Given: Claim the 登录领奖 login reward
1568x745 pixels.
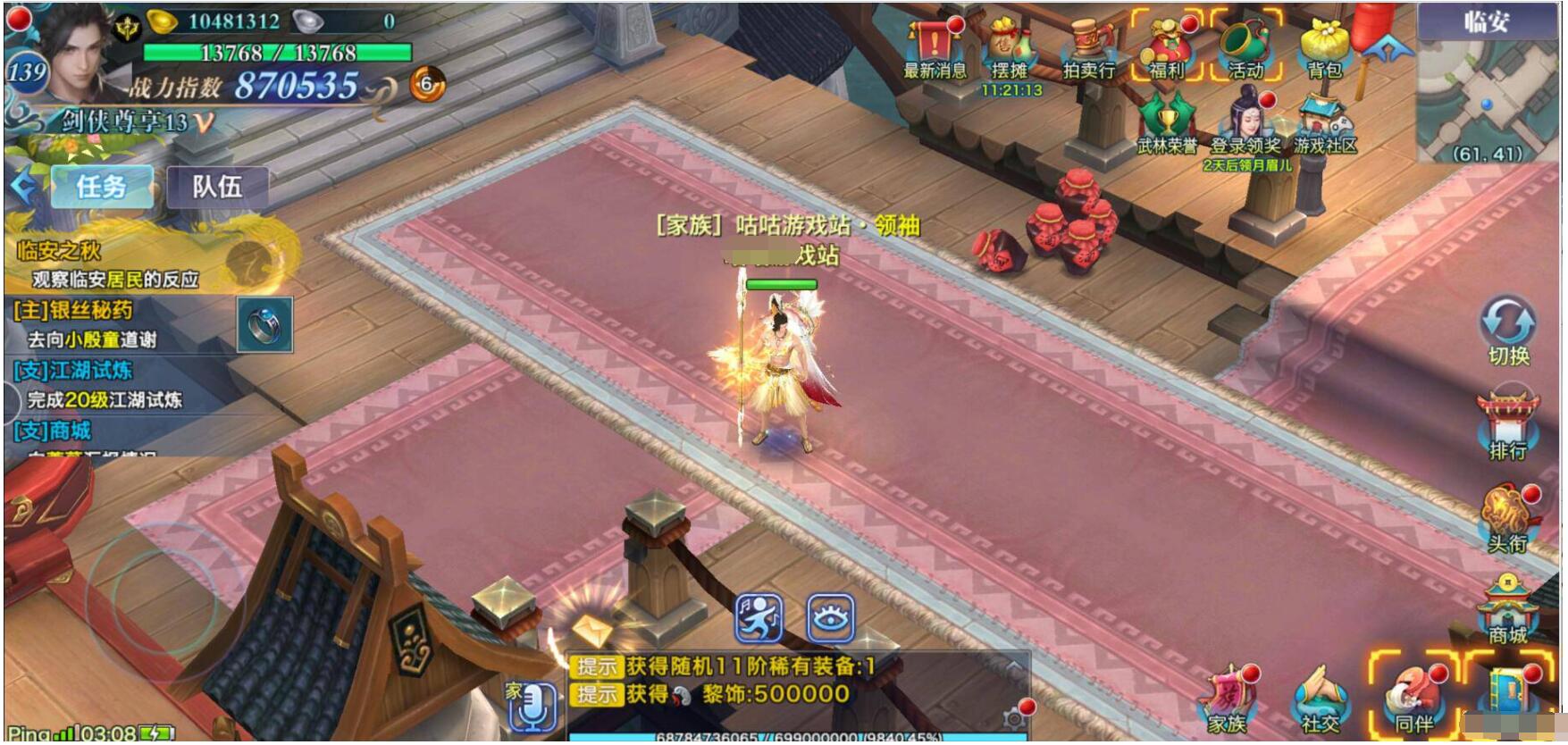Looking at the screenshot, I should (x=1247, y=123).
